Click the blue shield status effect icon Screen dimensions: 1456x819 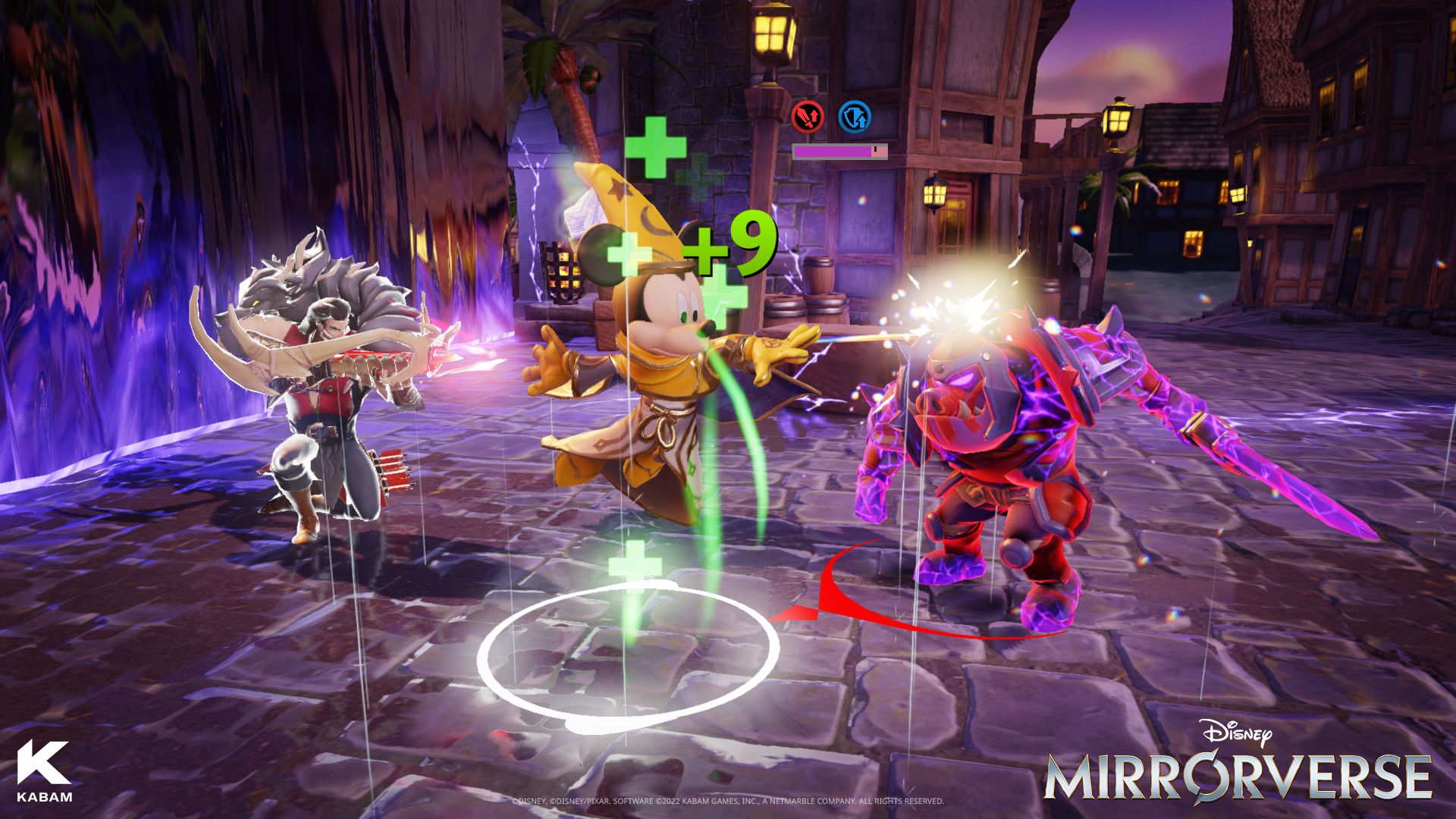tap(855, 118)
